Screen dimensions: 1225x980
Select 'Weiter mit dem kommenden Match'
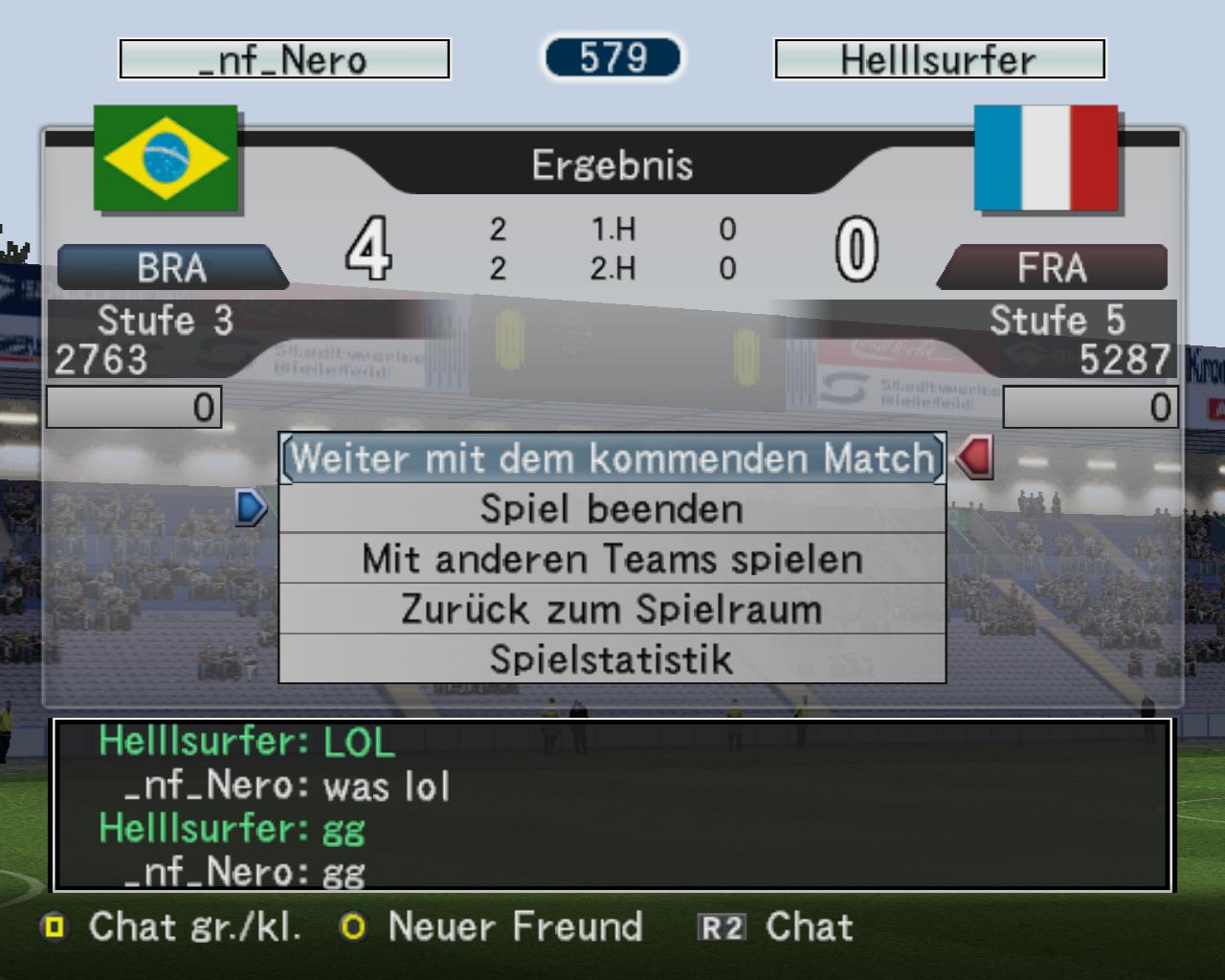tap(612, 458)
